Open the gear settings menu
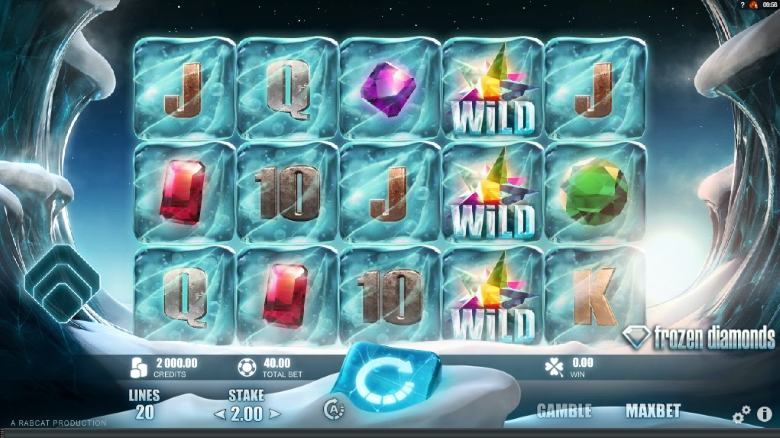The height and width of the screenshot is (438, 780). 741,414
